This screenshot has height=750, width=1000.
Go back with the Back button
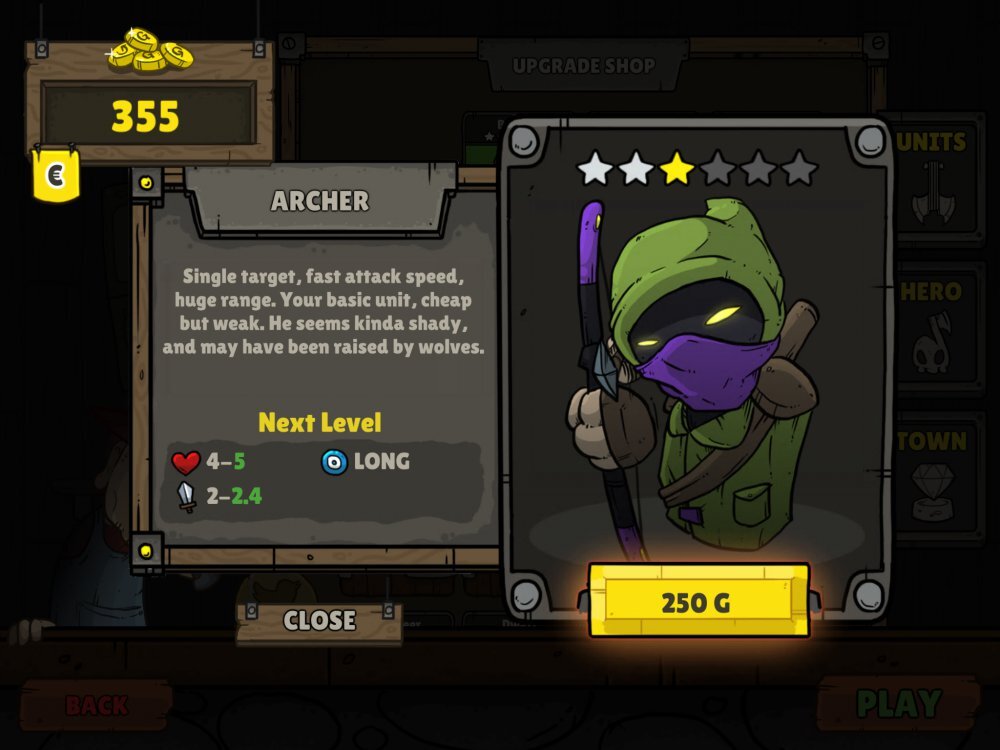[x=96, y=705]
